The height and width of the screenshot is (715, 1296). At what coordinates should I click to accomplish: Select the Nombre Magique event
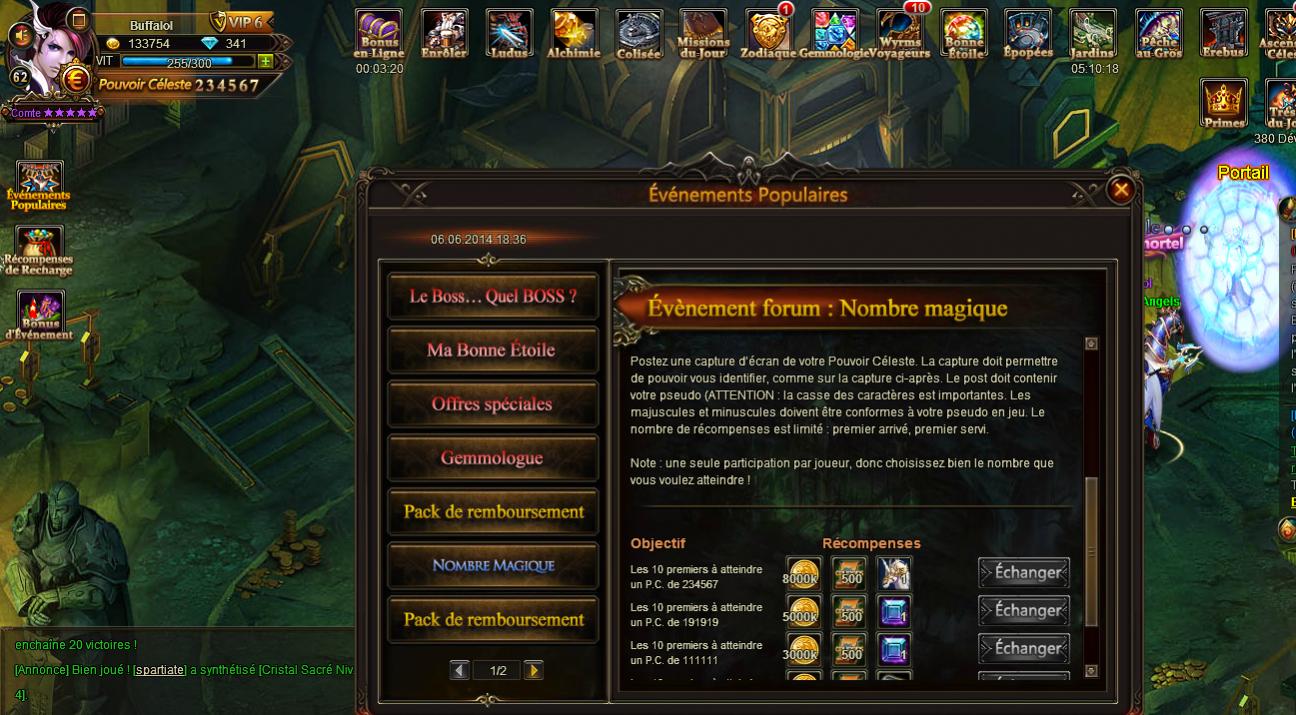493,566
